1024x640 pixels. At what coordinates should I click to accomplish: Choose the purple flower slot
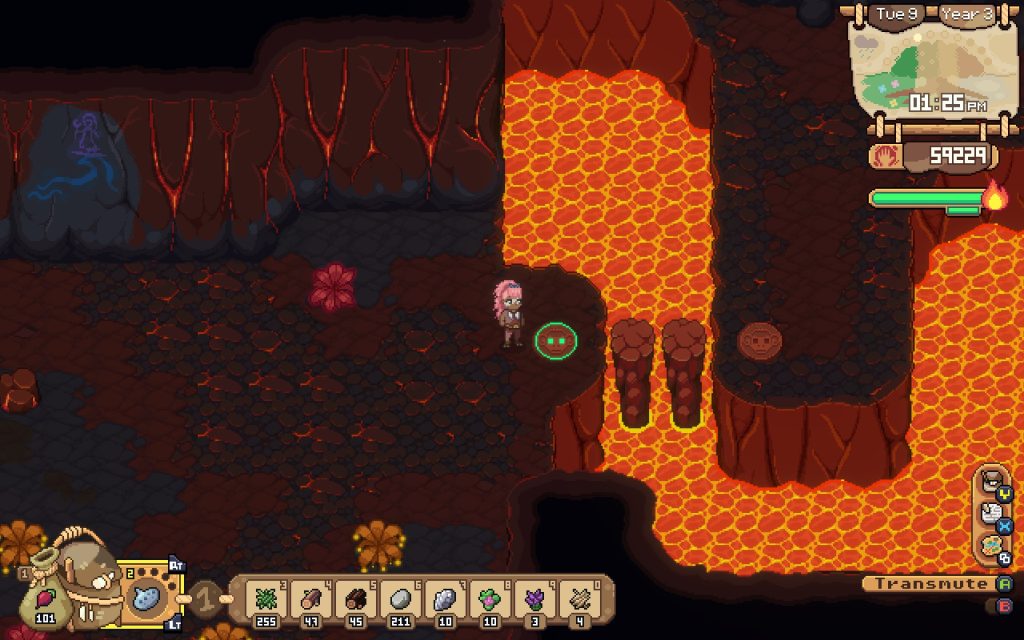[534, 599]
